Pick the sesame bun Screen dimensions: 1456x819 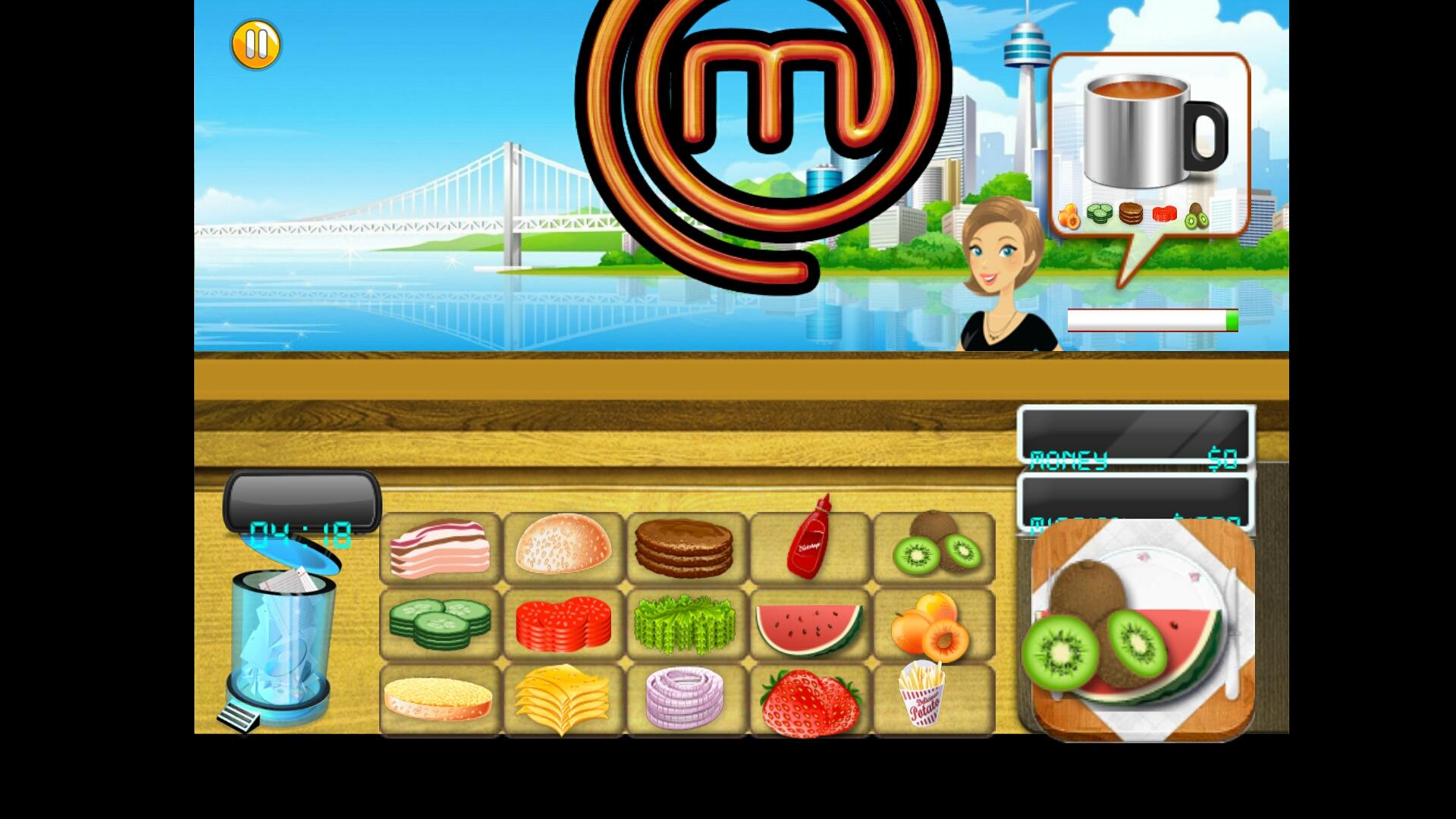(x=563, y=548)
